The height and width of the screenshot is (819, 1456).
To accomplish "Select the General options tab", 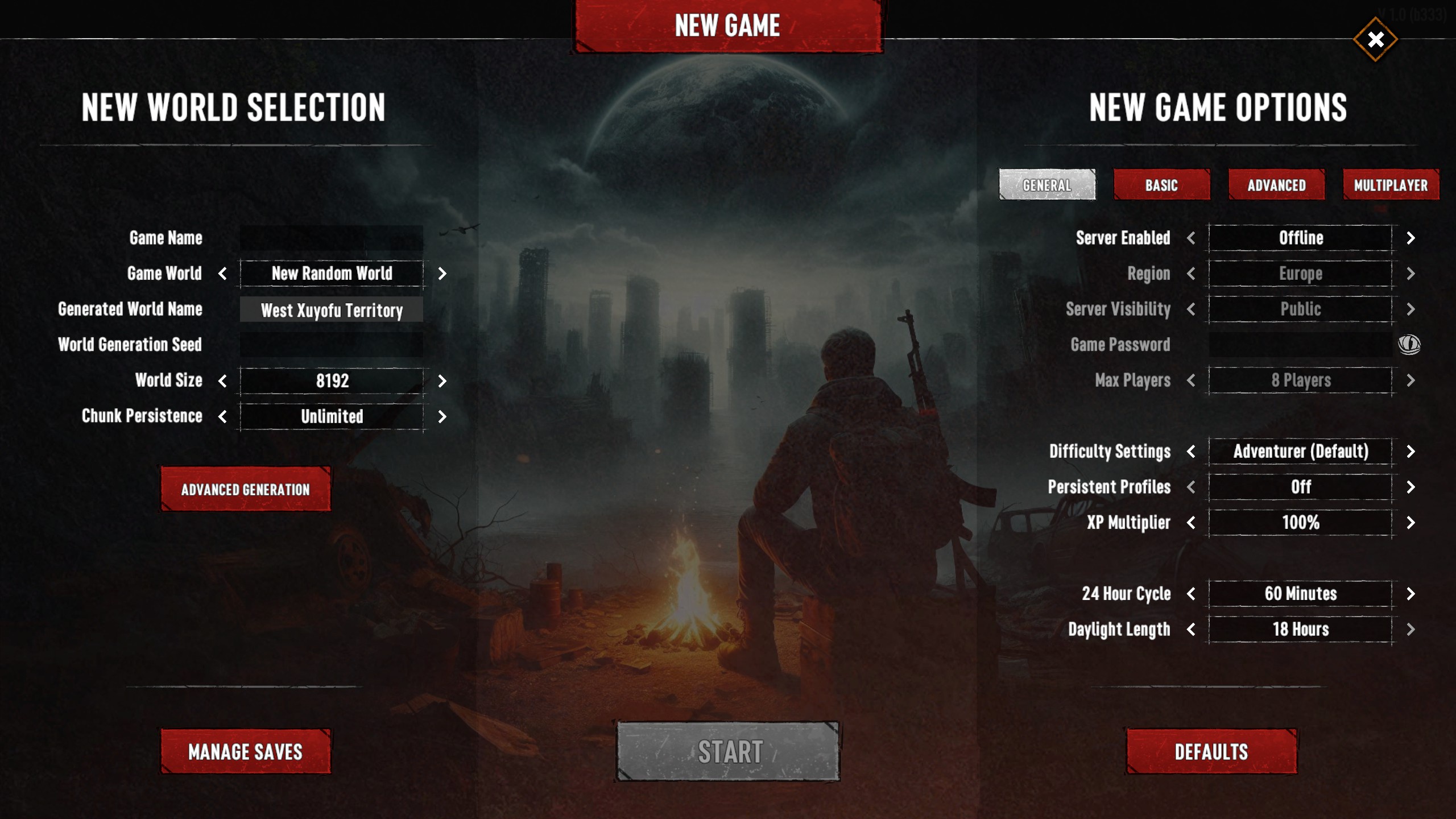I will point(1047,185).
